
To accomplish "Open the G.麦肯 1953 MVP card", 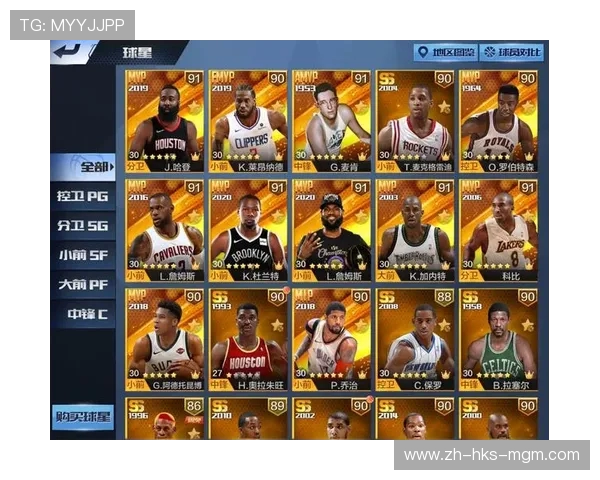I will [x=331, y=120].
